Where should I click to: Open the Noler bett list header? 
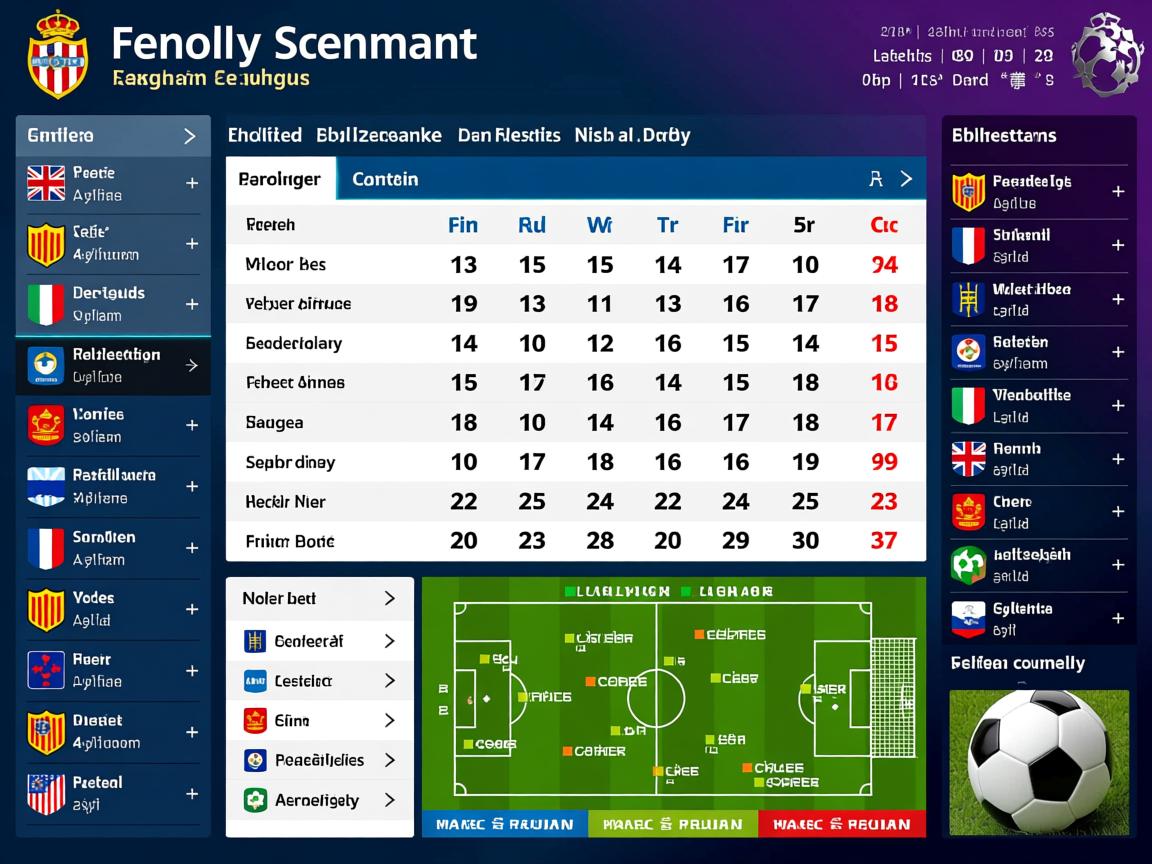click(x=319, y=599)
